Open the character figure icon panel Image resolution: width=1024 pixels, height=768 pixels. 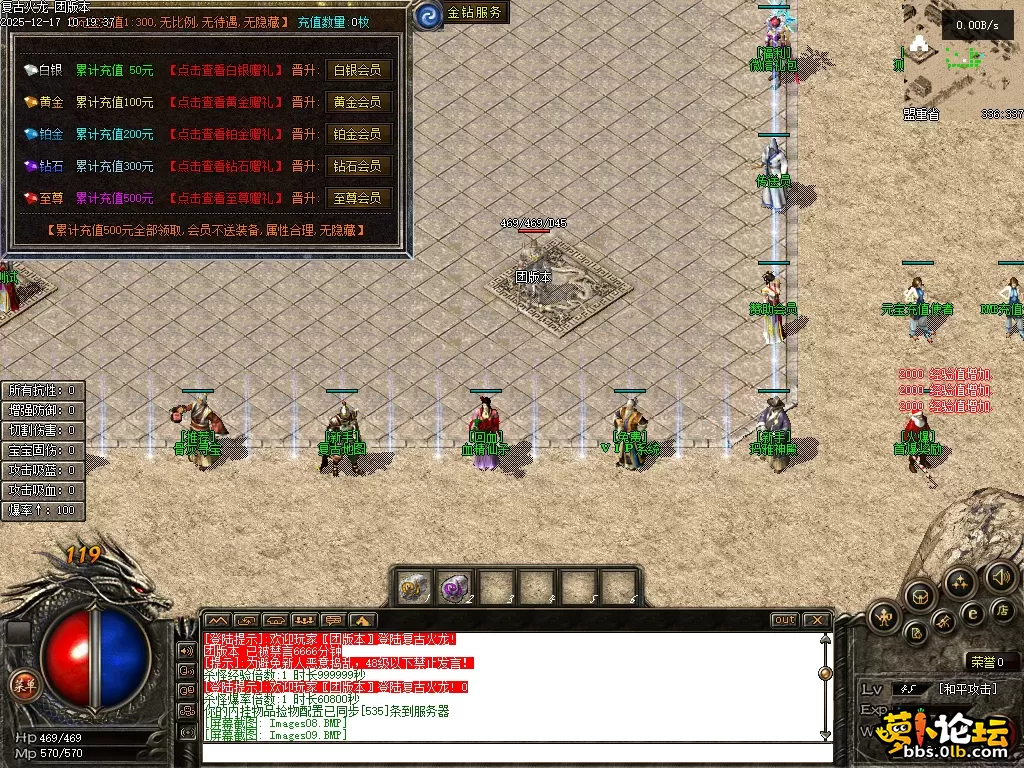pyautogui.click(x=883, y=616)
